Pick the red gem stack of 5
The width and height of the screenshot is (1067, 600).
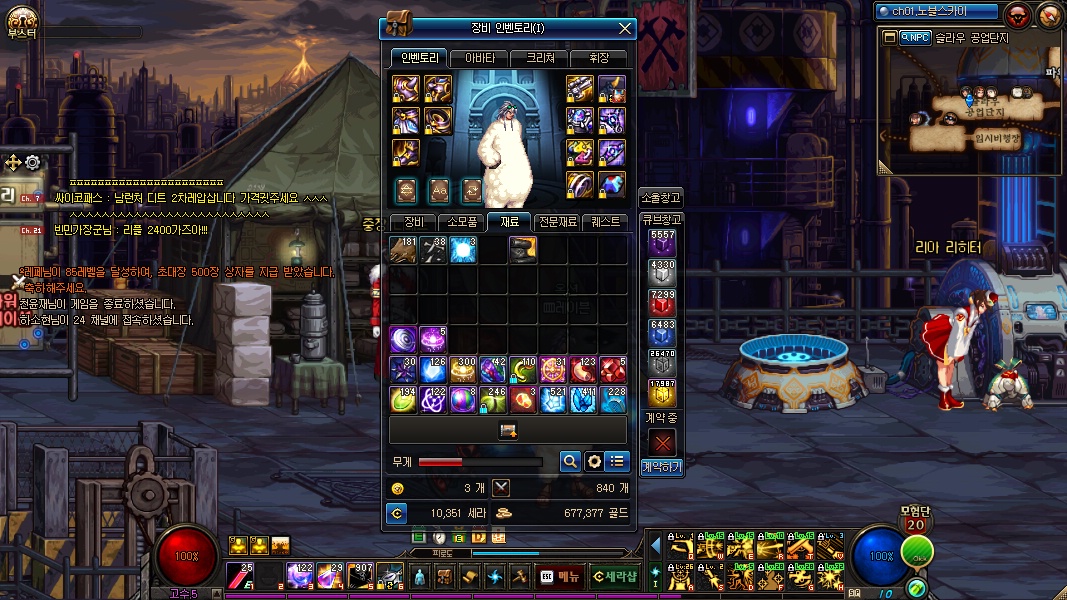pos(613,370)
